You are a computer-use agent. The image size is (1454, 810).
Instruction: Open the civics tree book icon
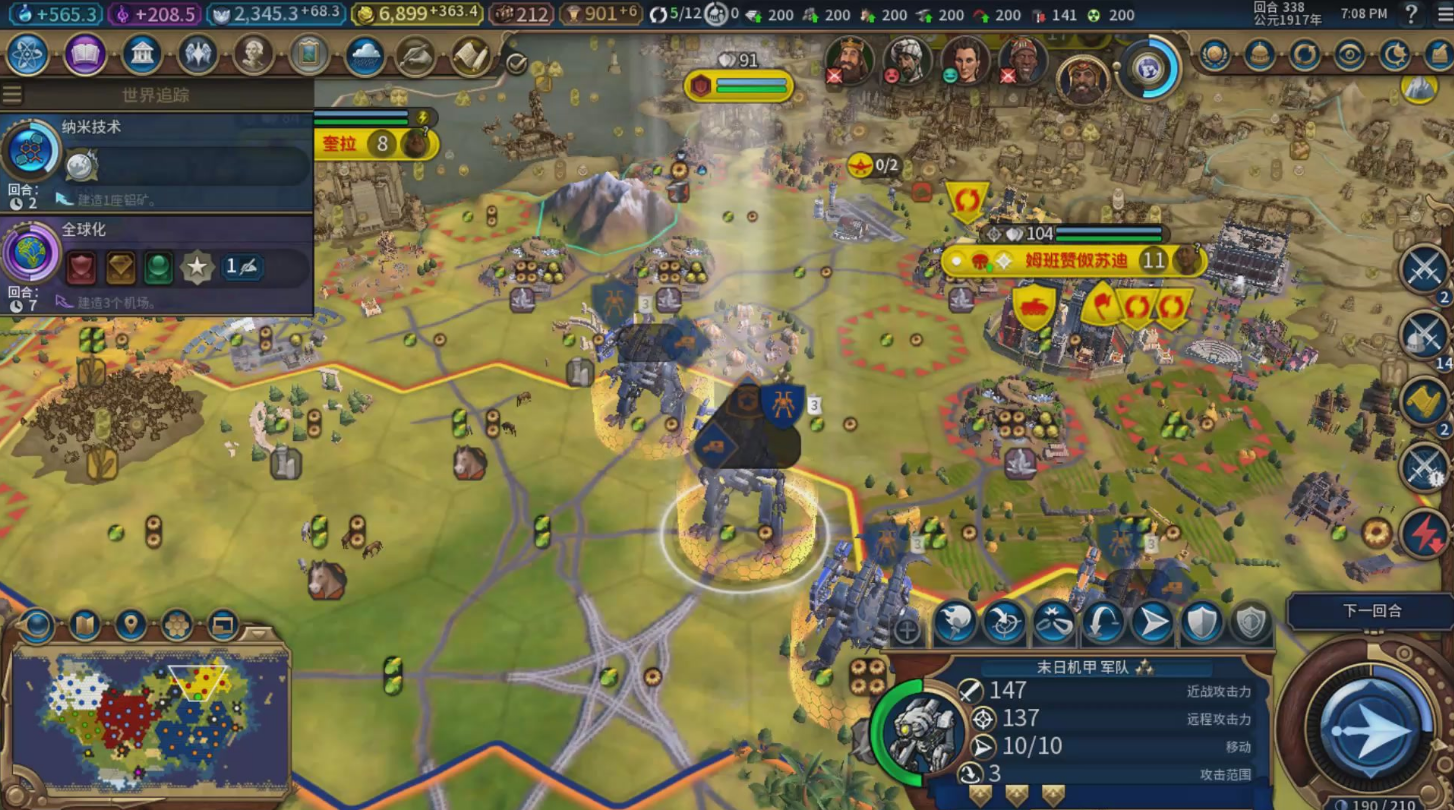click(x=86, y=55)
